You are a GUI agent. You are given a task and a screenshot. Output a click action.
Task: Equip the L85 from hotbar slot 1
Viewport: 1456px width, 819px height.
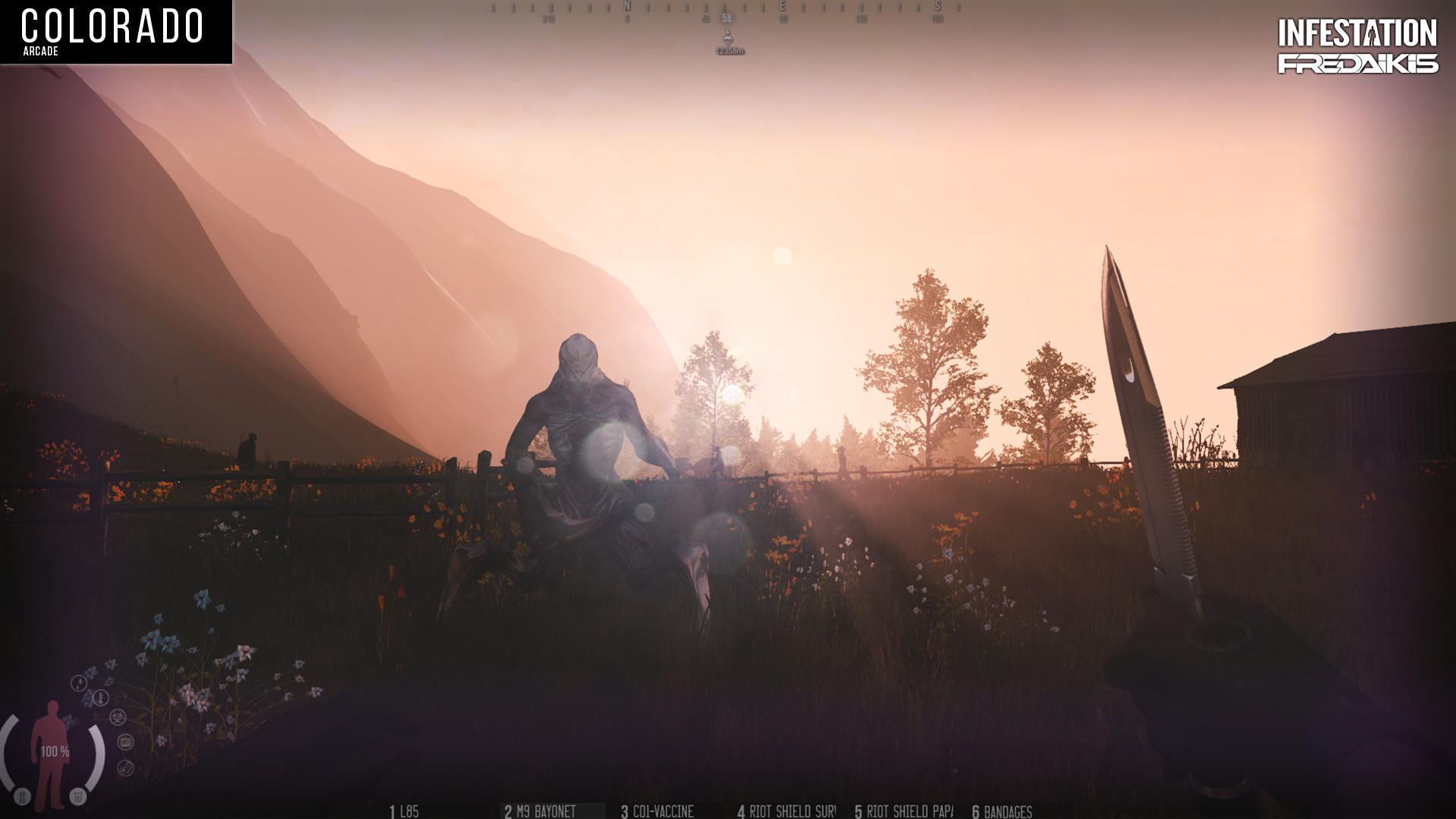click(402, 810)
